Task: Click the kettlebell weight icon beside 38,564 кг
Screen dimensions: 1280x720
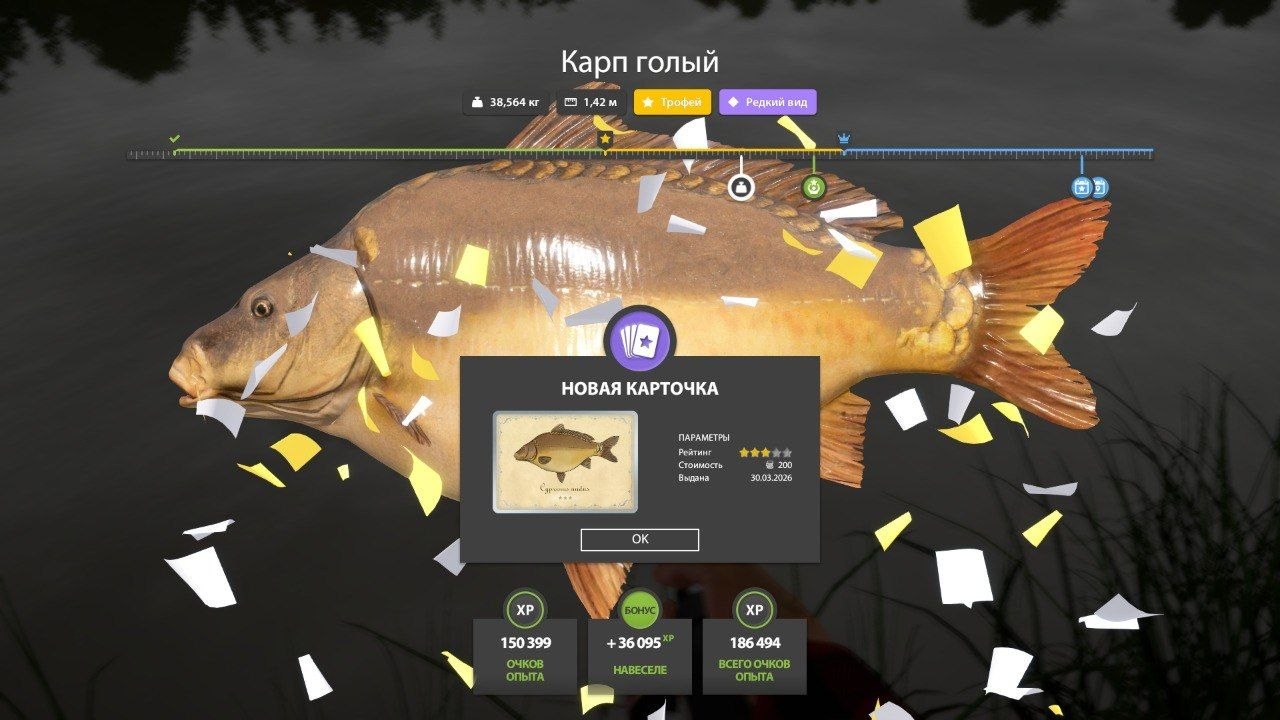Action: tap(478, 101)
